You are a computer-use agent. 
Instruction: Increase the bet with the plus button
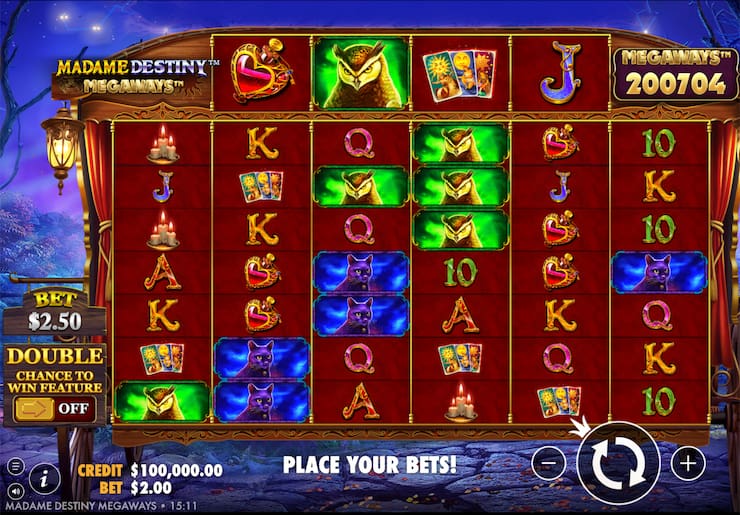pyautogui.click(x=688, y=463)
